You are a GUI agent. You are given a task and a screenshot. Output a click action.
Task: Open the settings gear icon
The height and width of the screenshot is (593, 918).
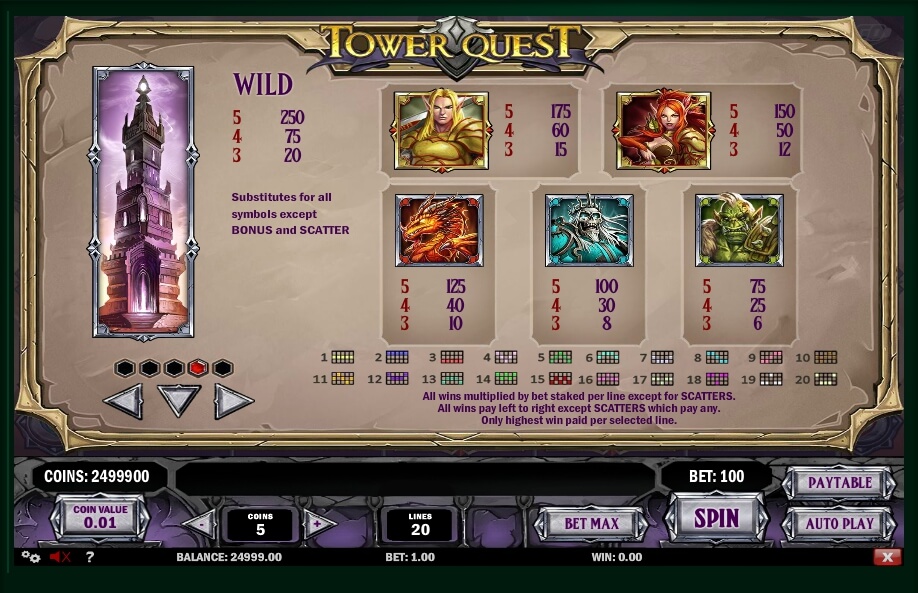29,557
